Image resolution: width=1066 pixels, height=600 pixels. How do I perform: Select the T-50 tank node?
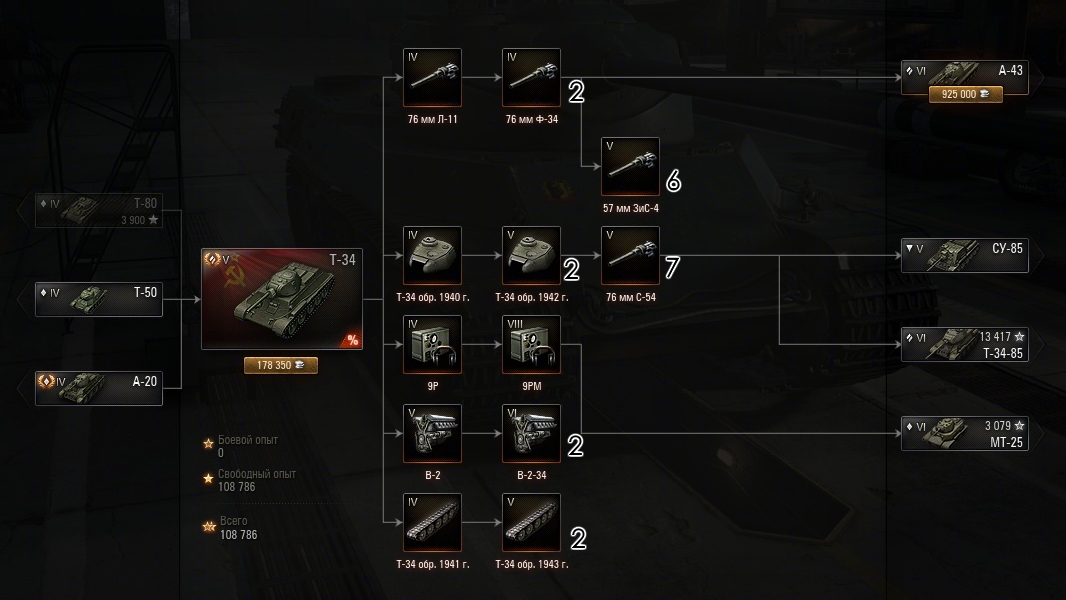[x=98, y=300]
